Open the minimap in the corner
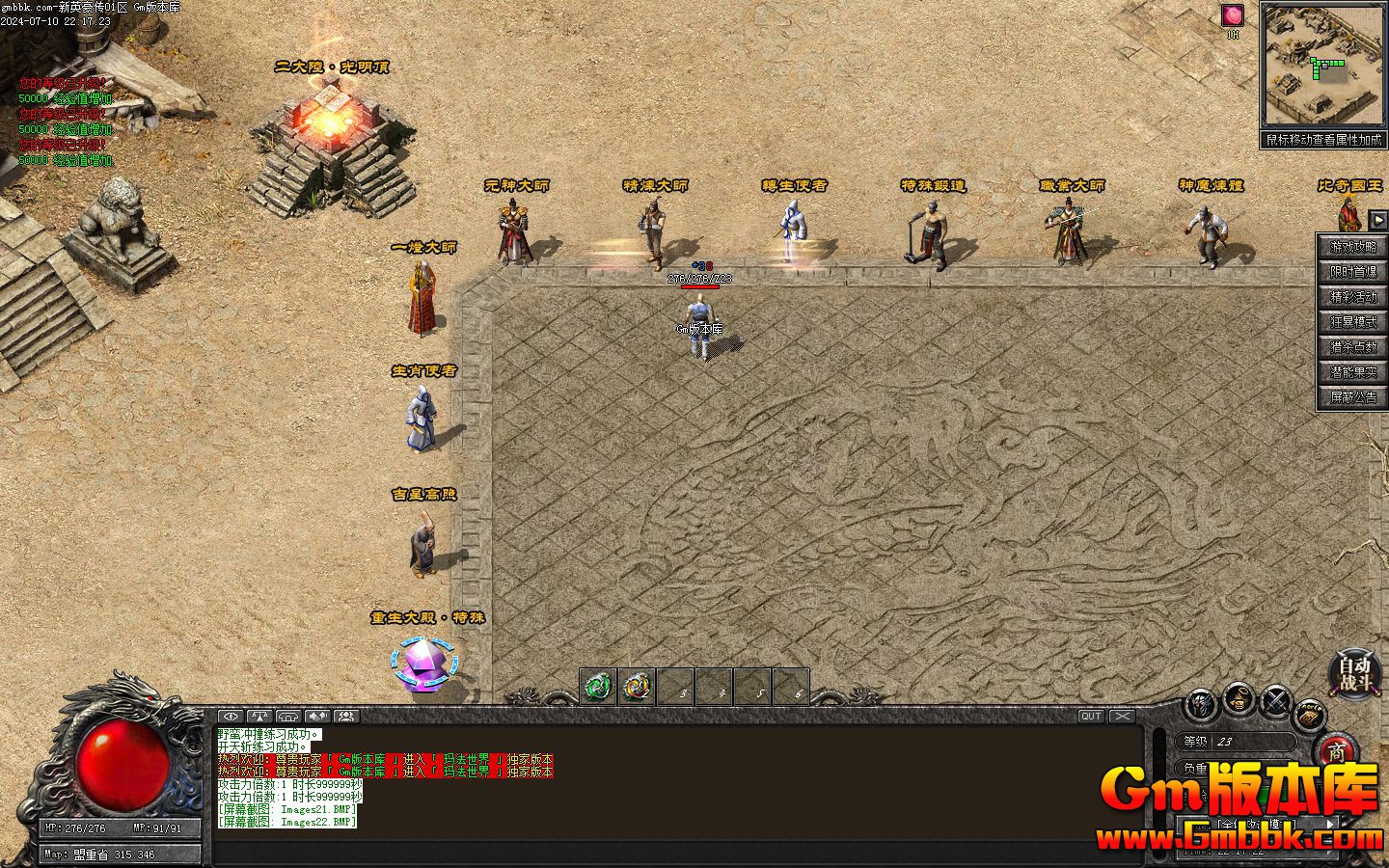The image size is (1389, 868). point(1322,66)
